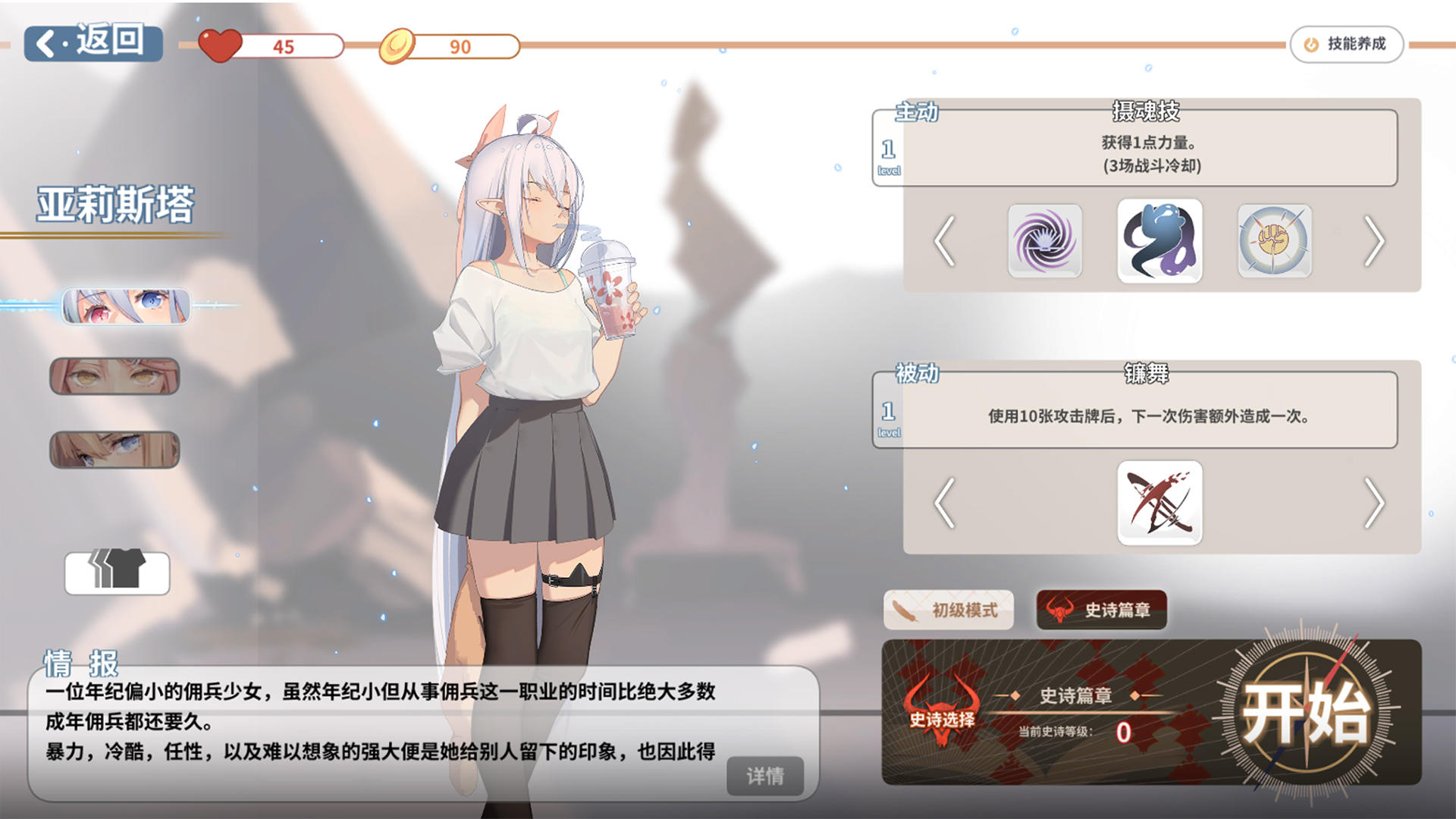Open 详情 for character details

point(766,776)
